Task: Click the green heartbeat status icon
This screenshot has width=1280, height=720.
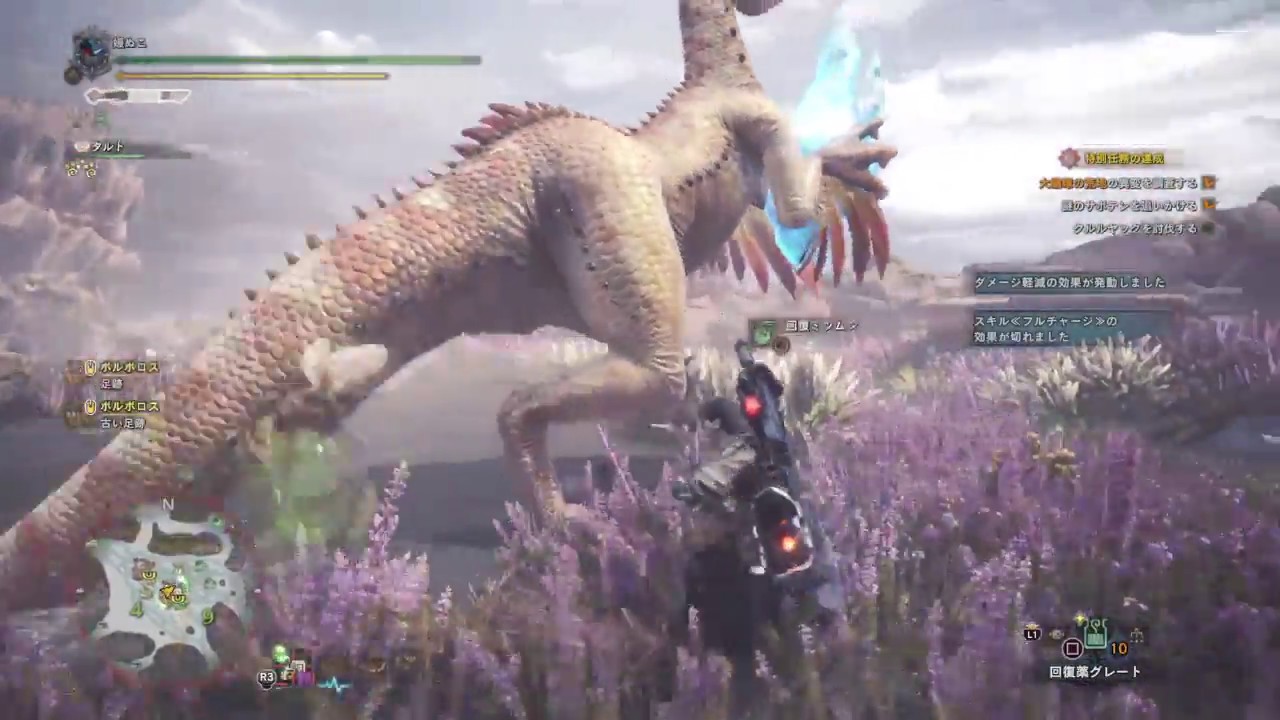Action: point(333,684)
